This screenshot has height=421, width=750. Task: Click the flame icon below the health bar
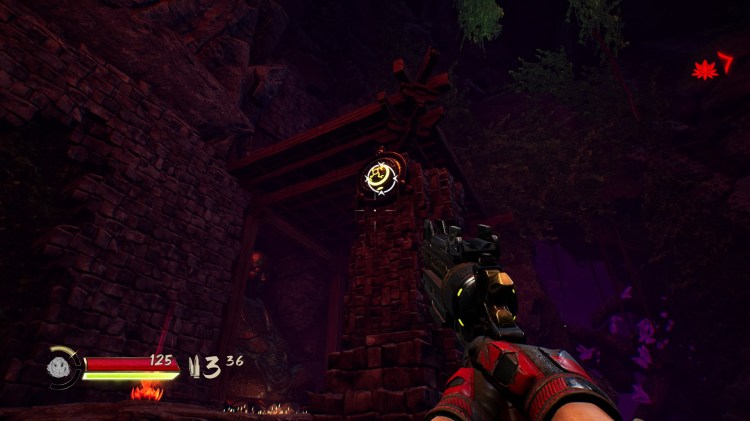(x=146, y=391)
